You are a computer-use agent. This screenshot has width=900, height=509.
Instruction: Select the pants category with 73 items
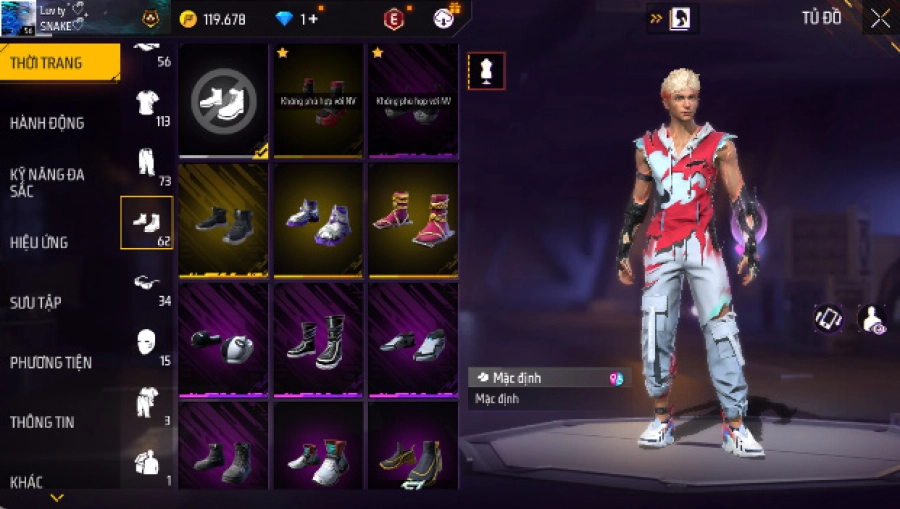point(147,164)
